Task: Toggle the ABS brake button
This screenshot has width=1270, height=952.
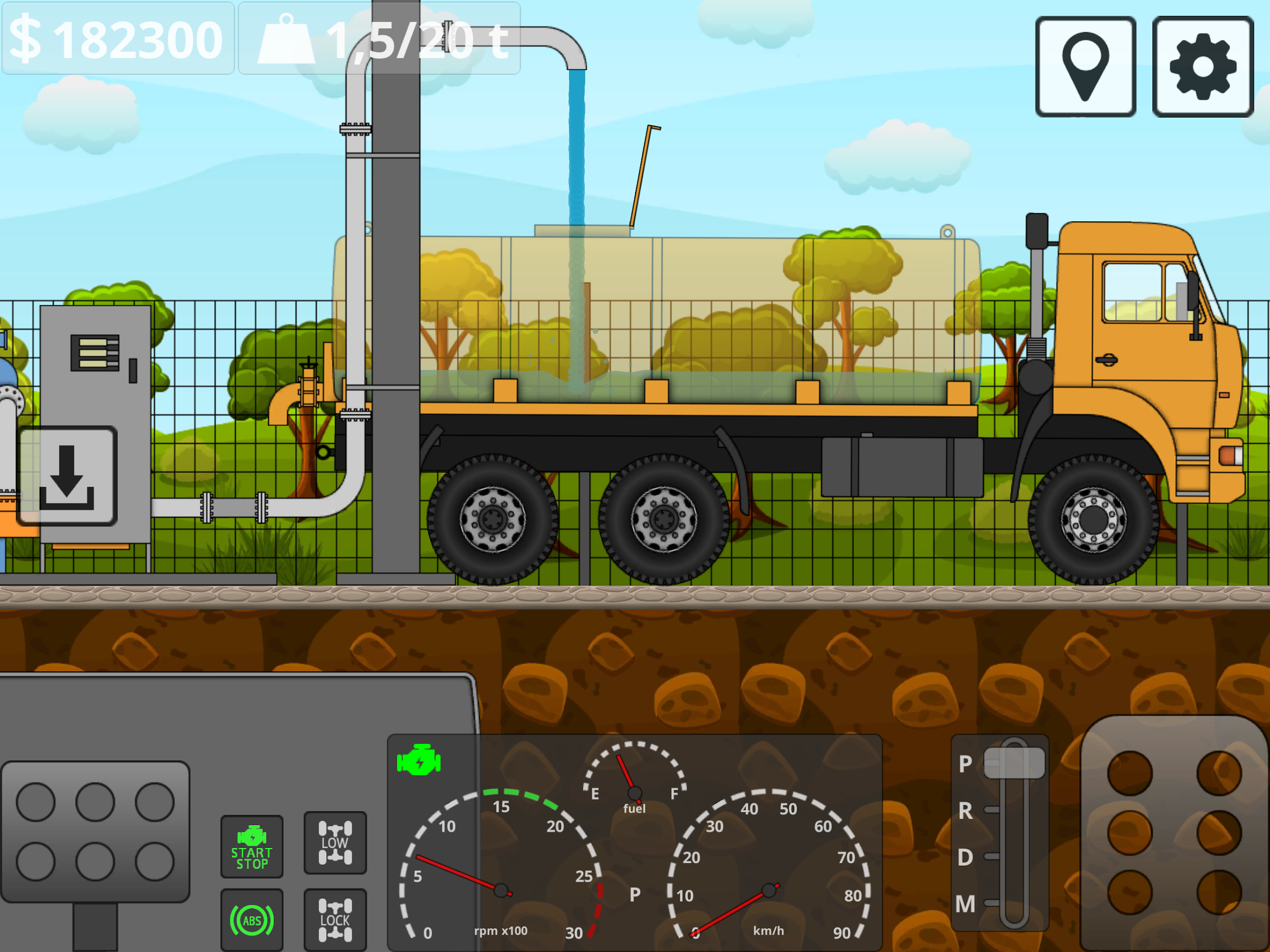Action: tap(252, 920)
